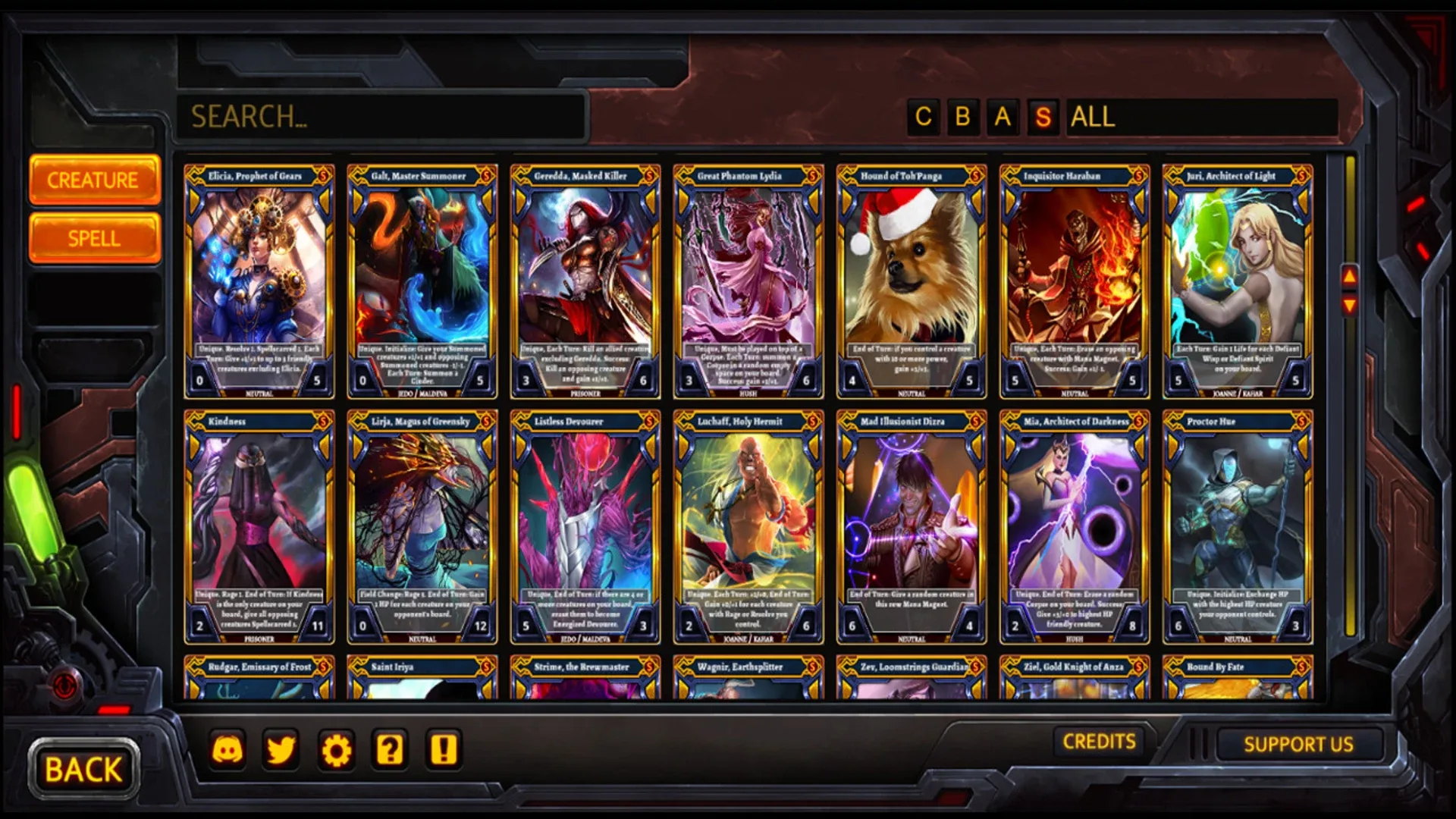Toggle the CREATURE card filter
This screenshot has height=819, width=1456.
point(94,180)
